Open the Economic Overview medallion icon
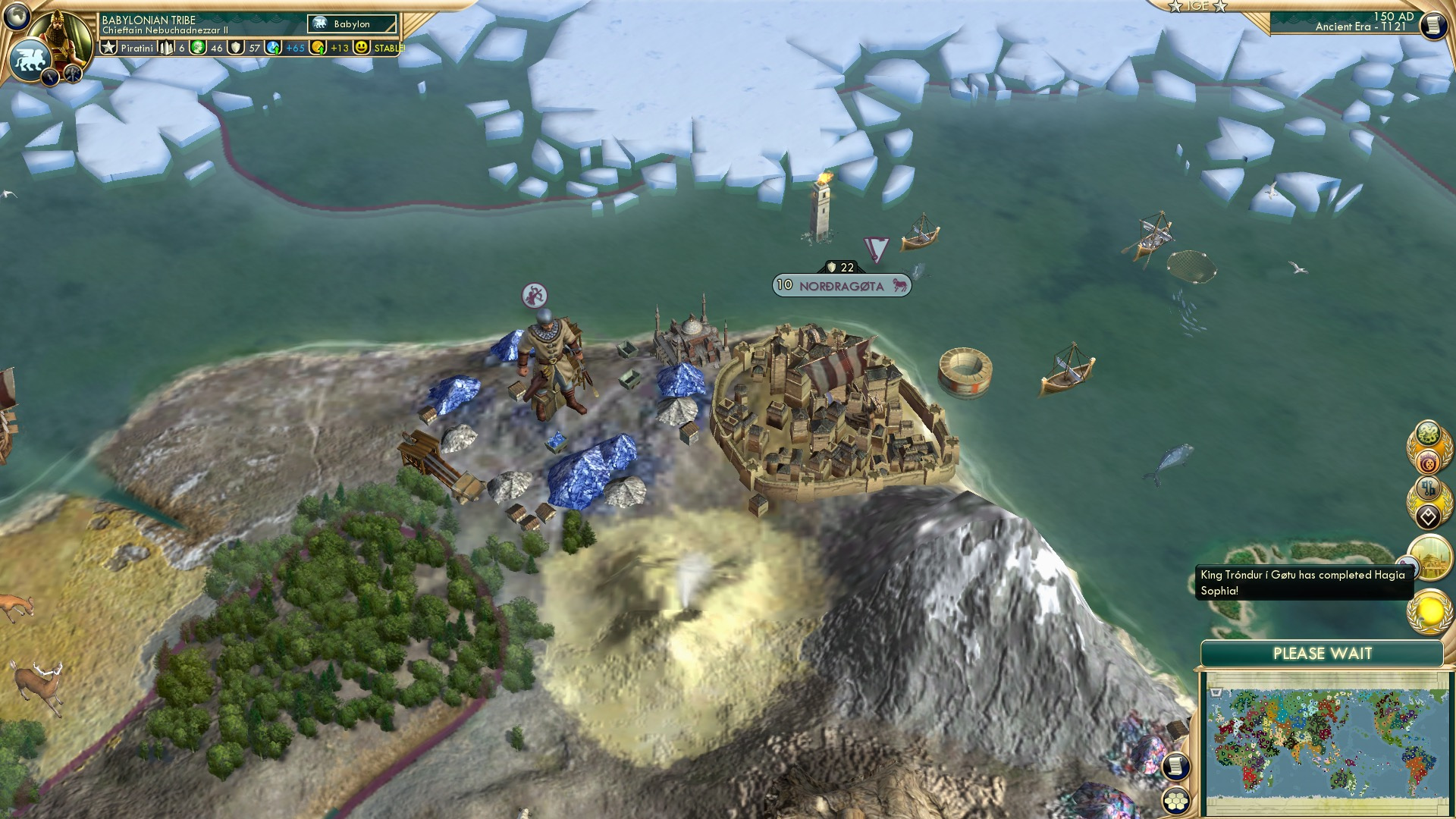Viewport: 1456px width, 819px height. click(1429, 462)
